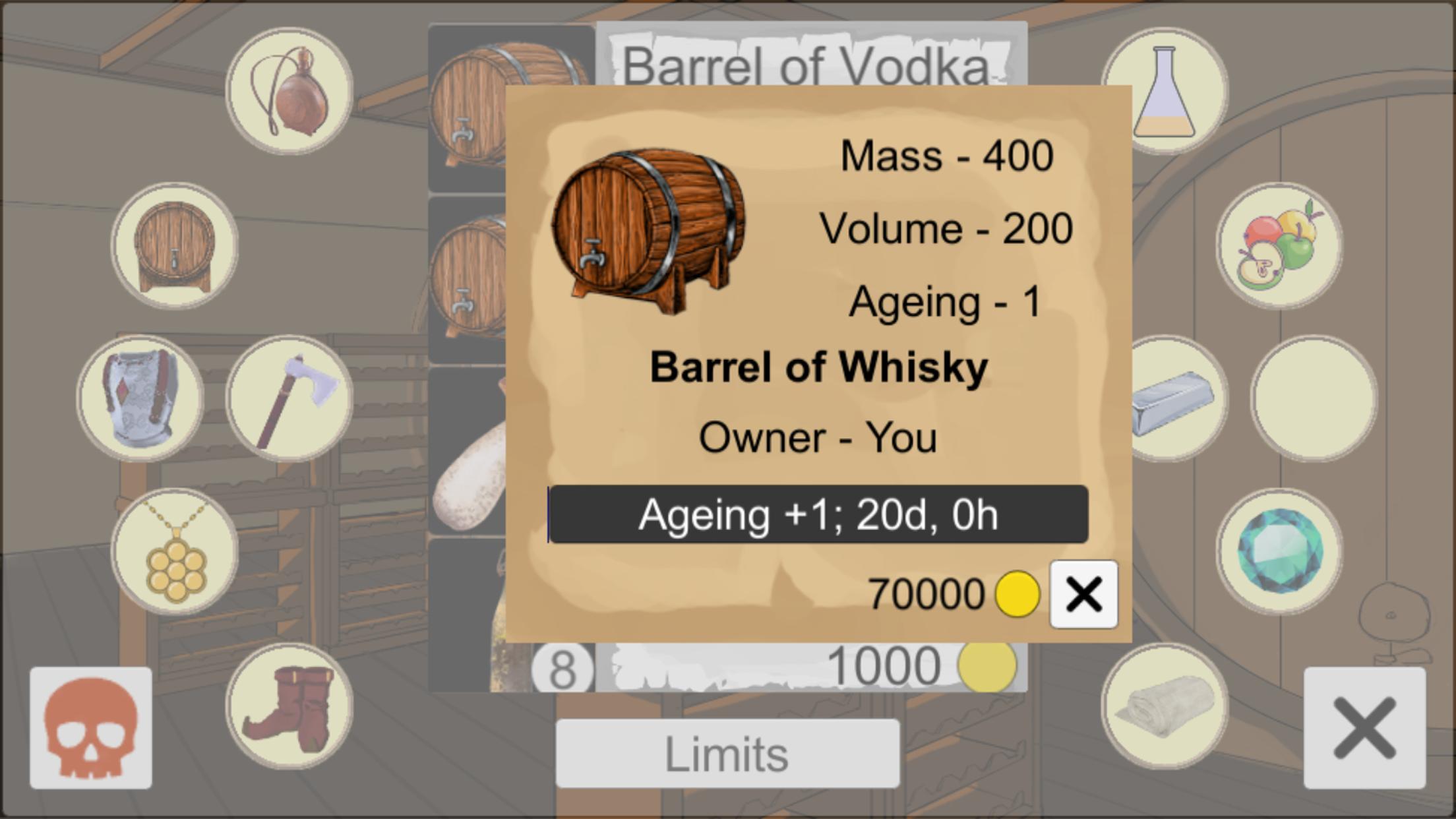The width and height of the screenshot is (1456, 819).
Task: Dismiss the Barrel of Whisky popup
Action: coord(1083,593)
